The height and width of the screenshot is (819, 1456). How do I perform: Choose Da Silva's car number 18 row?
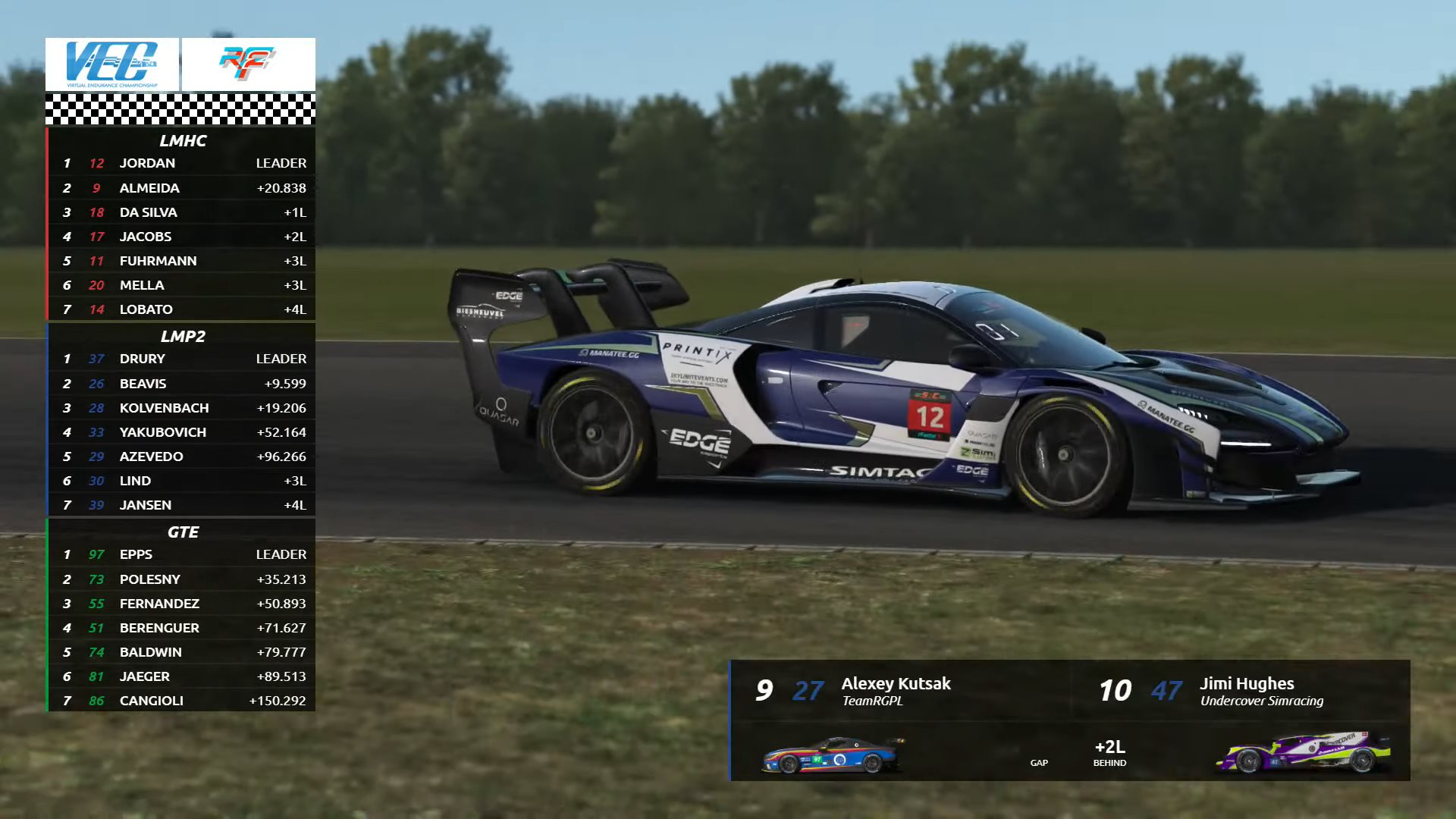click(181, 212)
